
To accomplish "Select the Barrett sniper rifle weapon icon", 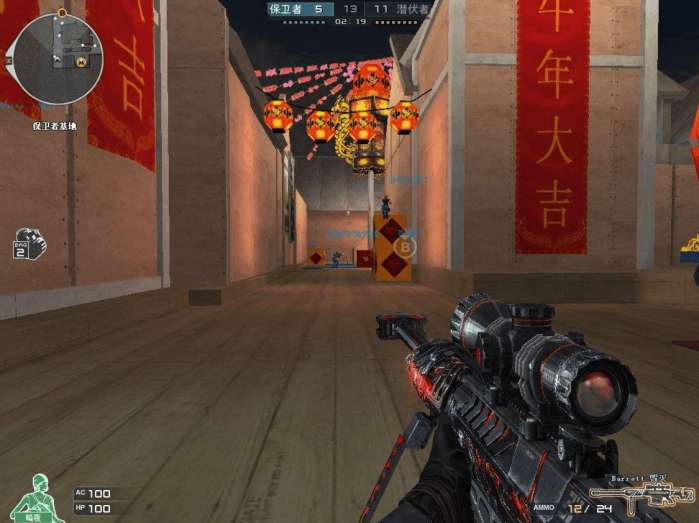I will point(641,497).
